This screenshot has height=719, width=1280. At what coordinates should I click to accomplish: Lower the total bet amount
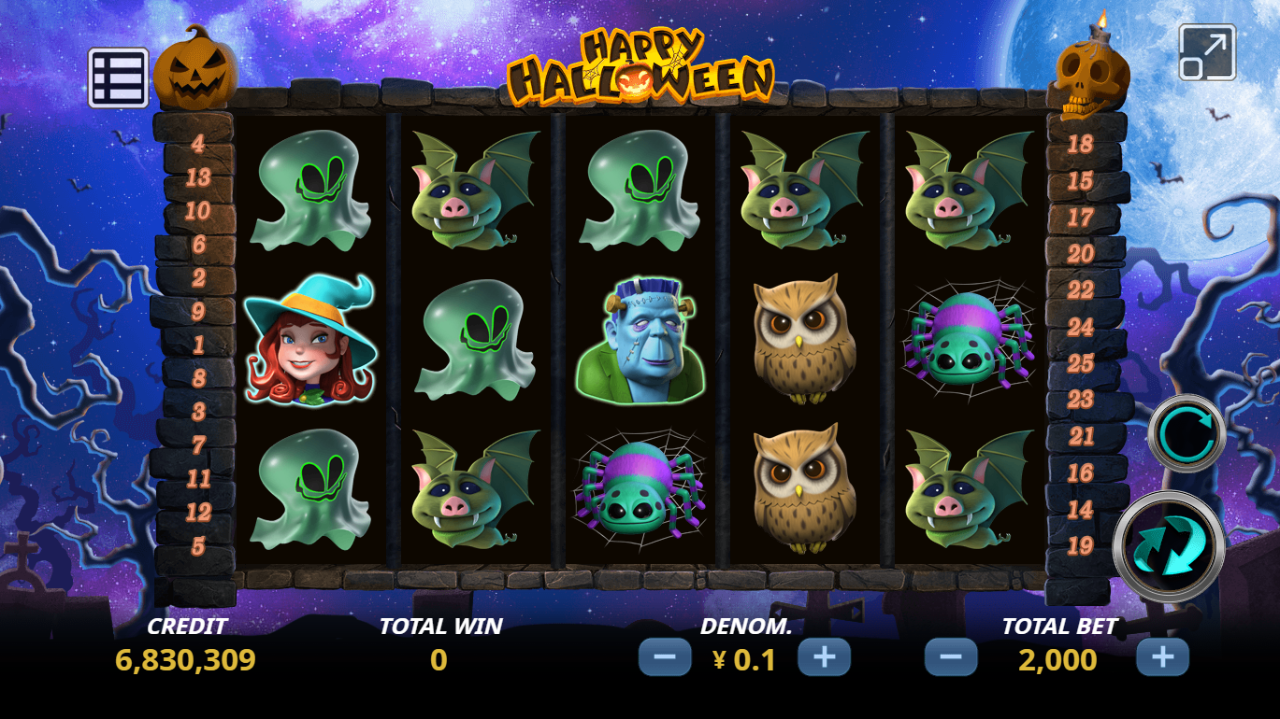tap(950, 658)
